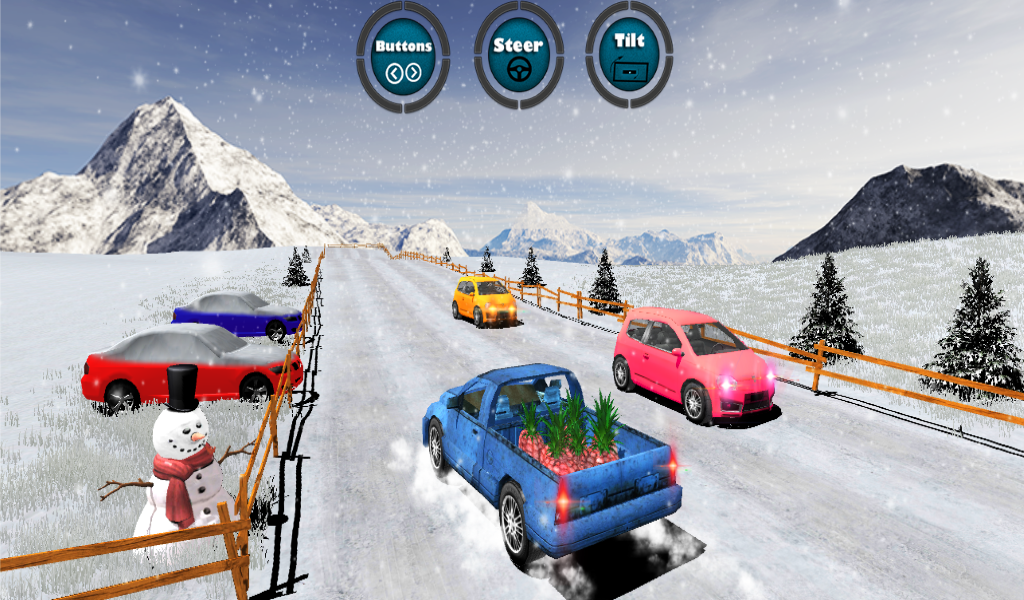This screenshot has height=600, width=1024.
Task: Switch to Tilt control mode
Action: pyautogui.click(x=629, y=56)
